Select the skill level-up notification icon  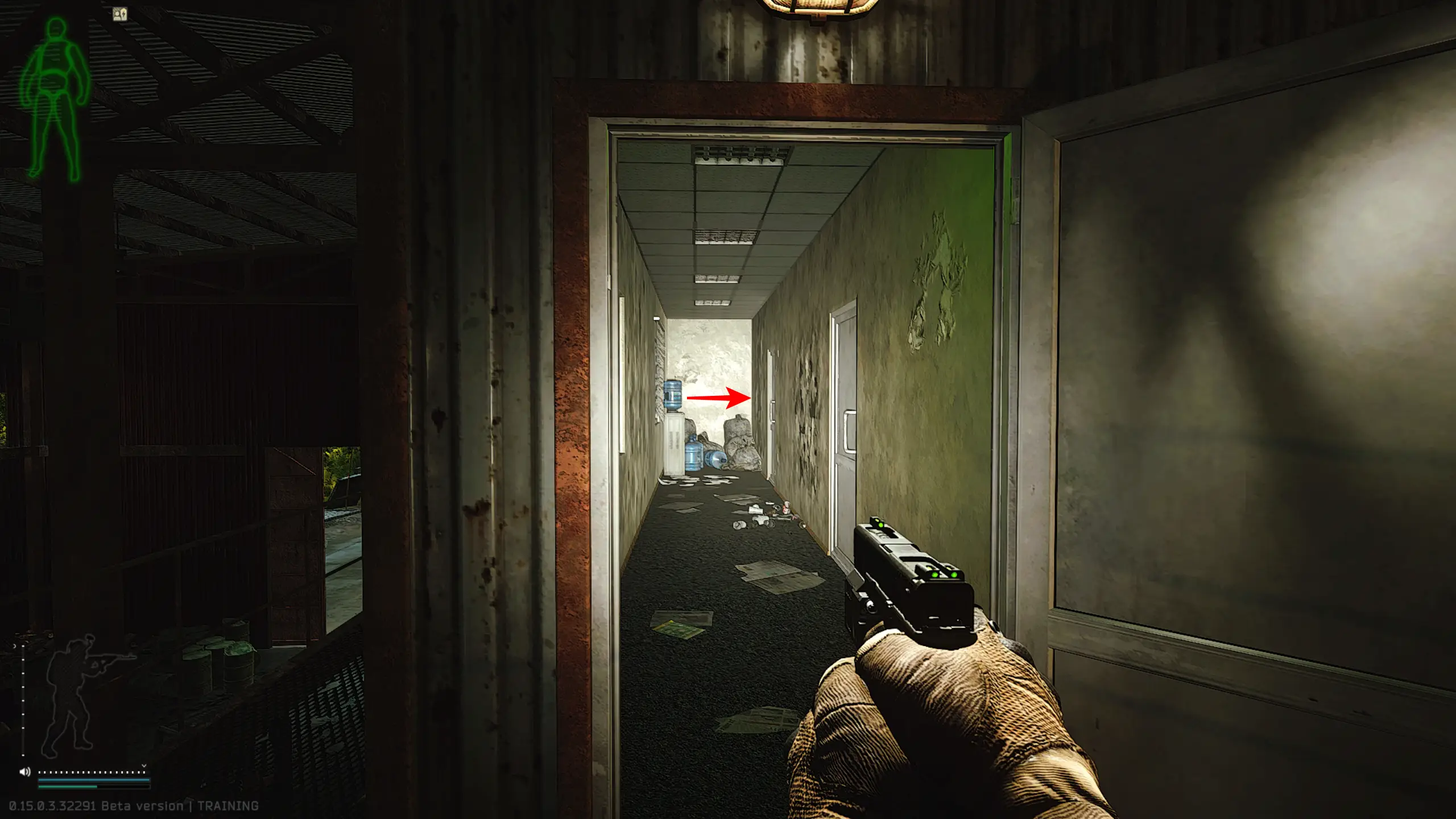120,14
